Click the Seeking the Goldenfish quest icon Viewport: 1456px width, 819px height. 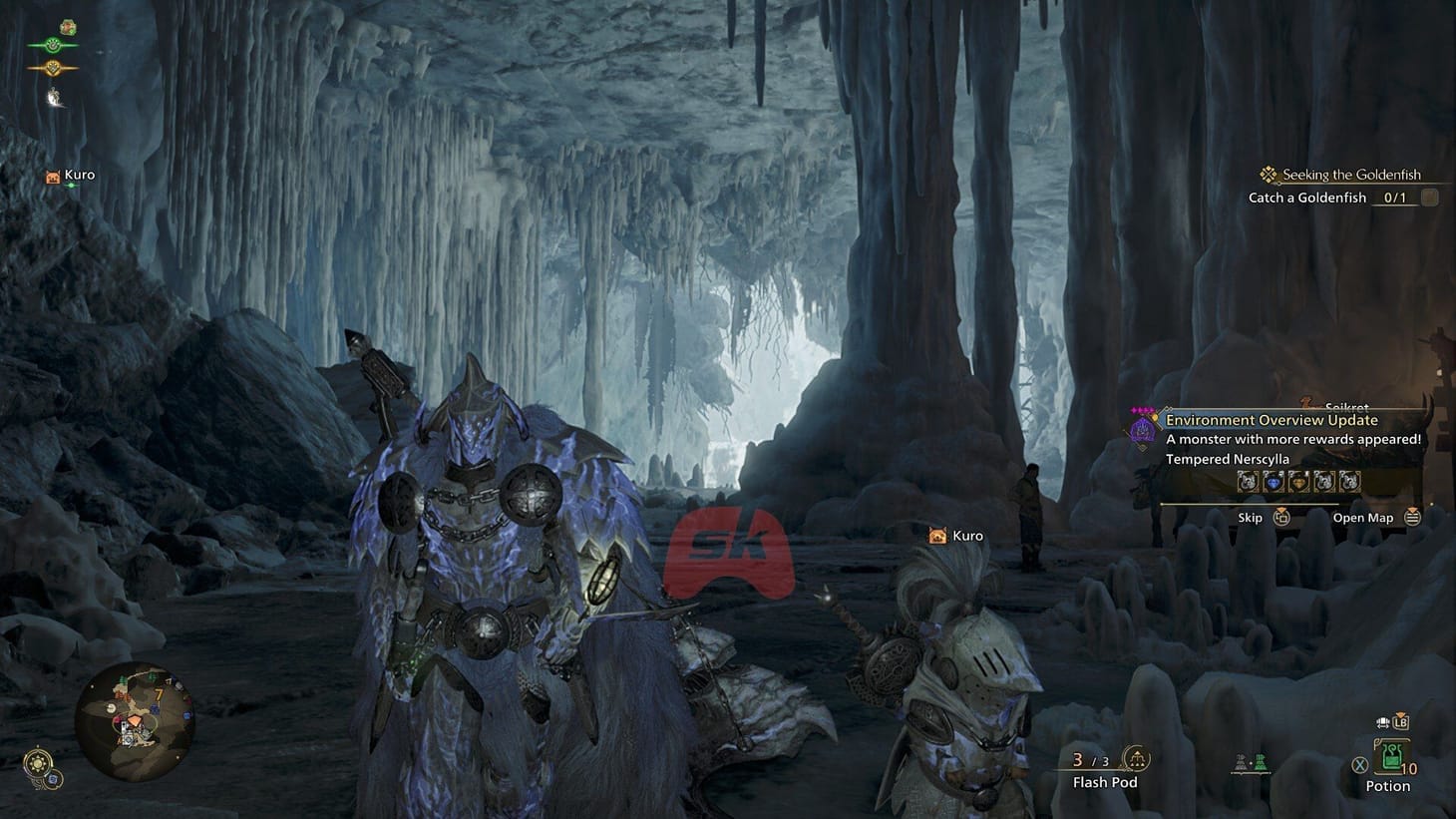pos(1270,174)
